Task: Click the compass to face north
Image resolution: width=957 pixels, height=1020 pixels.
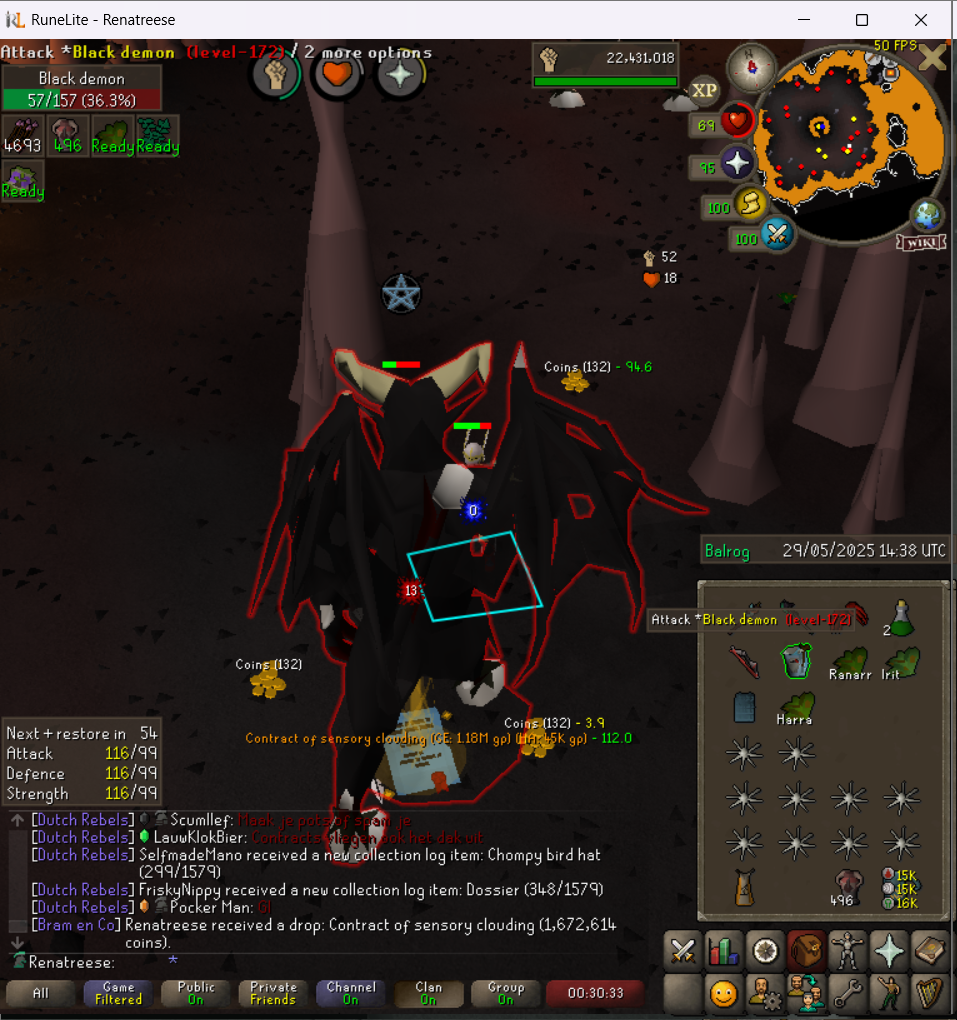Action: click(745, 67)
